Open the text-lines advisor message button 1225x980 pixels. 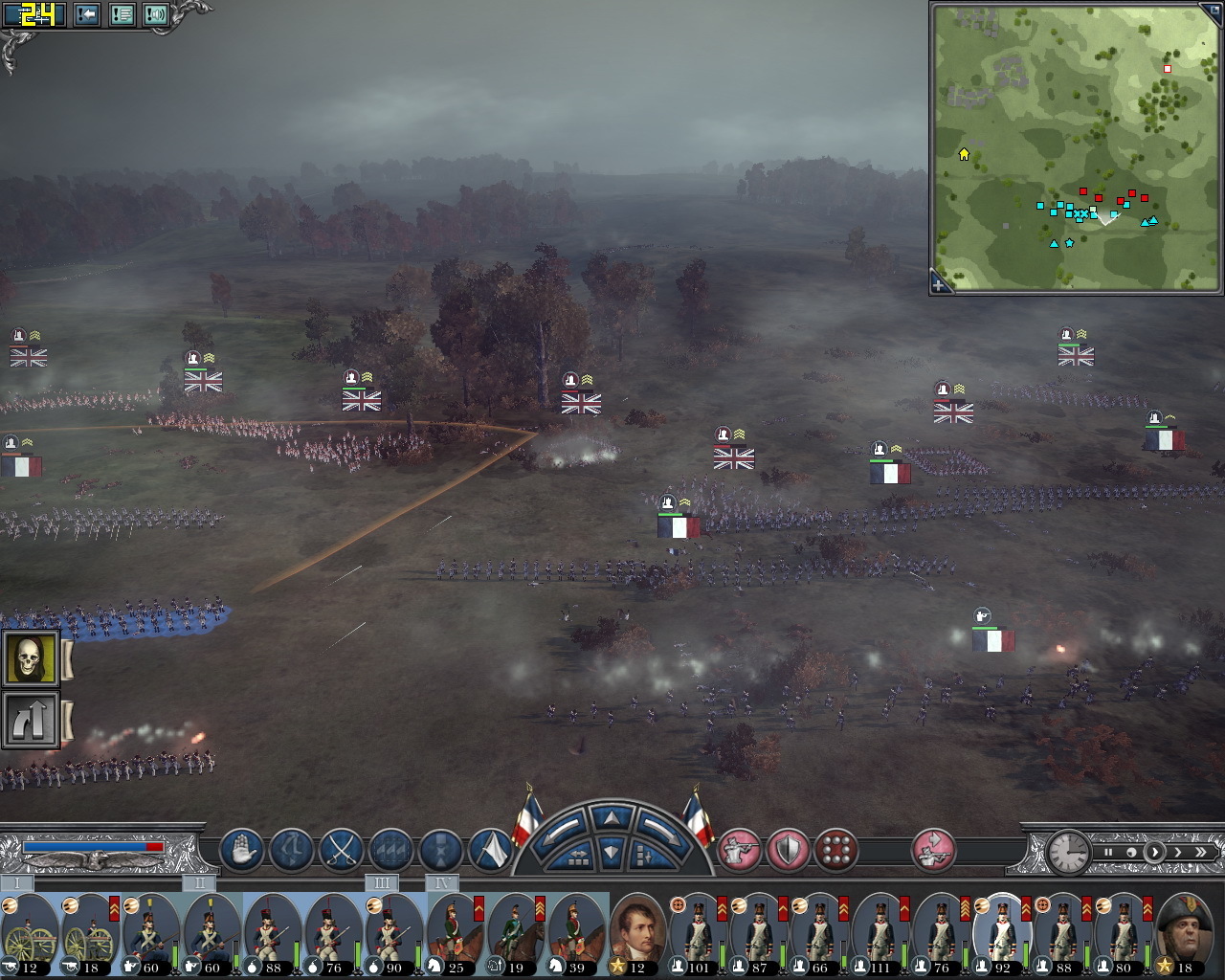[122, 15]
